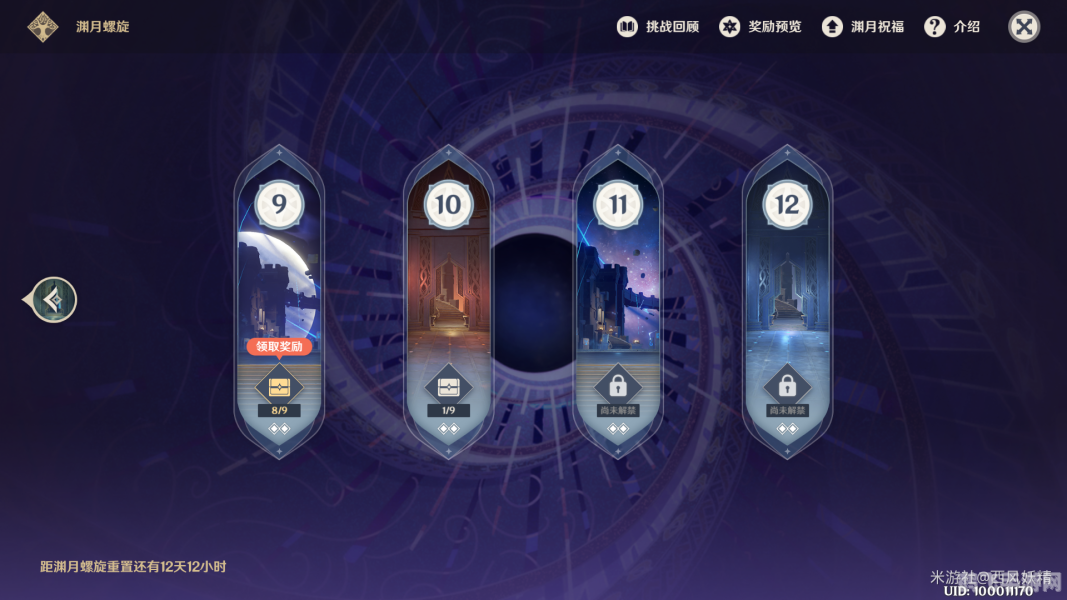Screen dimensions: 1067x600
Task: Open floor 10 reward chest showing 1/9
Action: pos(448,387)
